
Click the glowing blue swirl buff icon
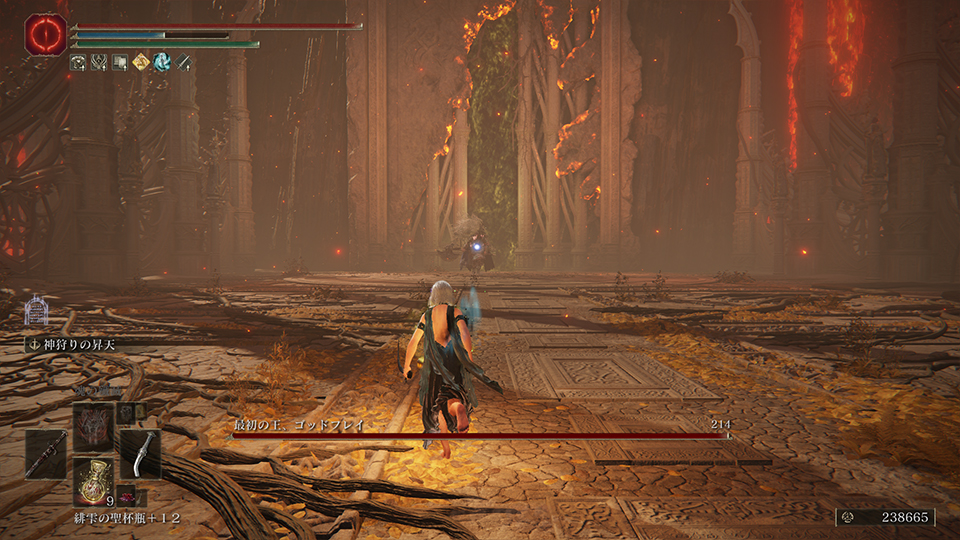coord(161,62)
